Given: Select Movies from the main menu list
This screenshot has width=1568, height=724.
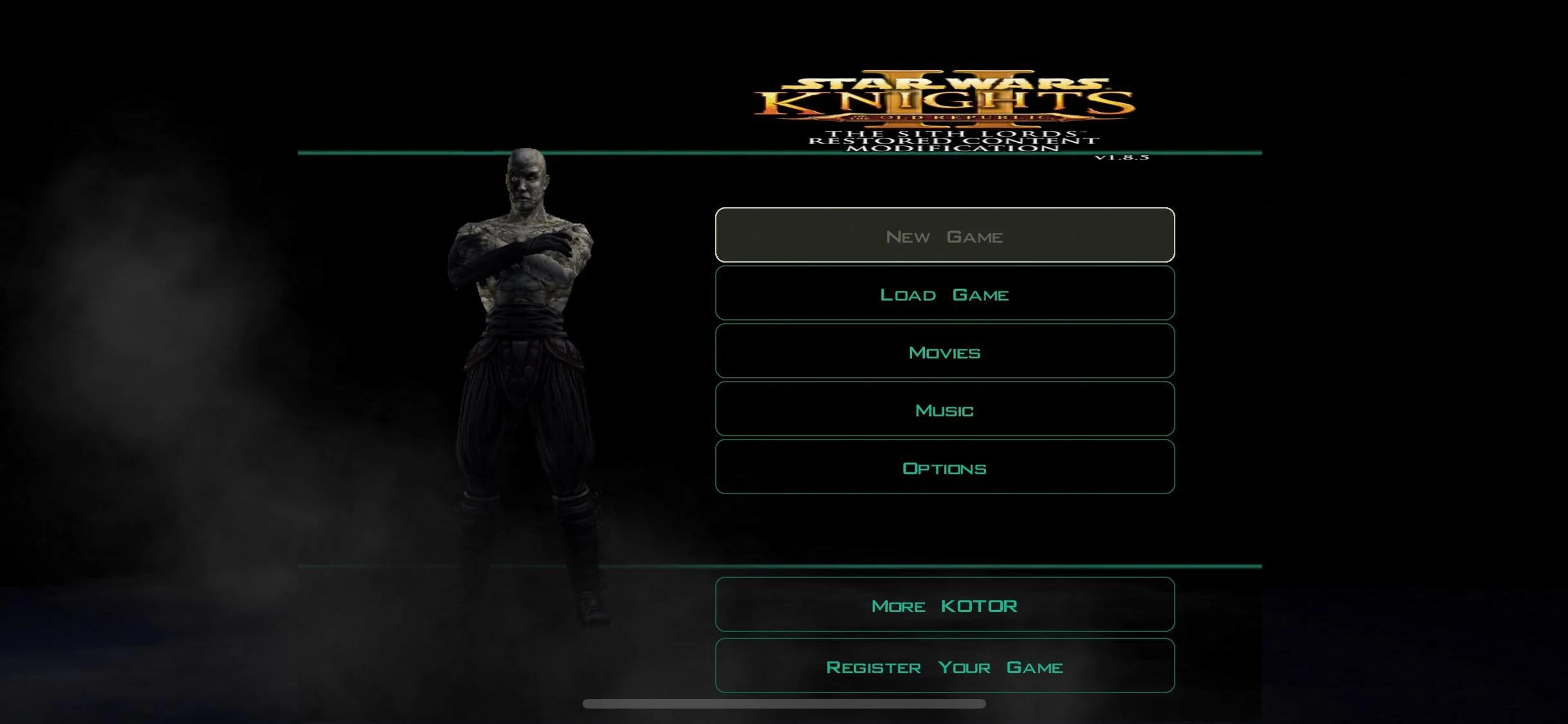Looking at the screenshot, I should click(944, 351).
